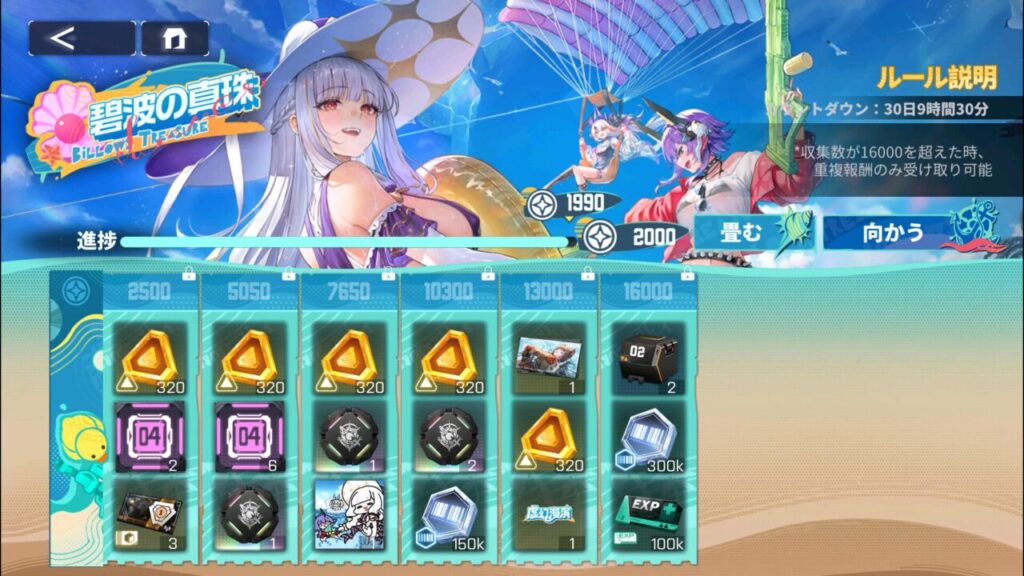Return to the home screen
Image resolution: width=1024 pixels, height=576 pixels.
(x=175, y=38)
